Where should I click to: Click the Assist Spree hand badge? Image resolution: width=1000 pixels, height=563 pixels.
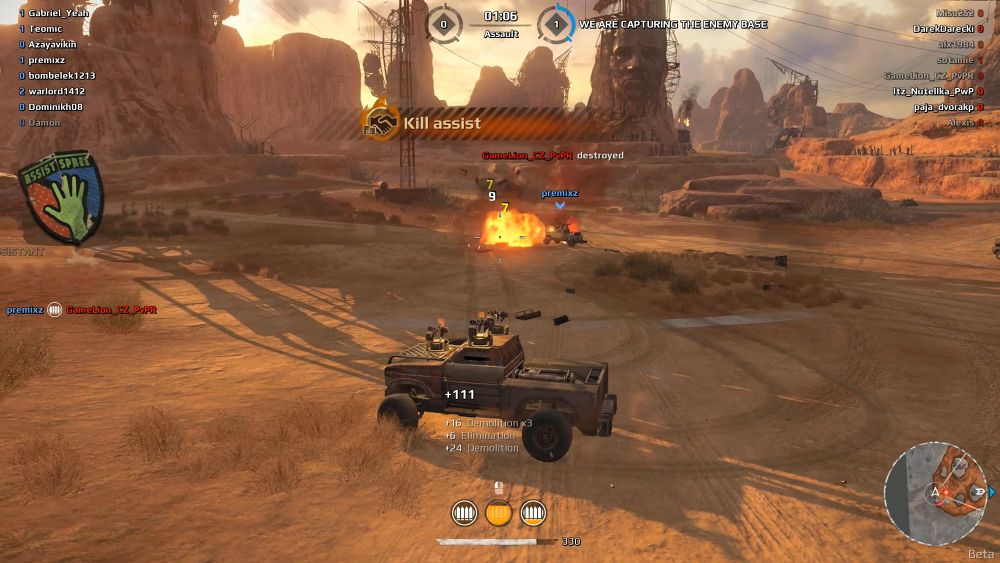62,198
